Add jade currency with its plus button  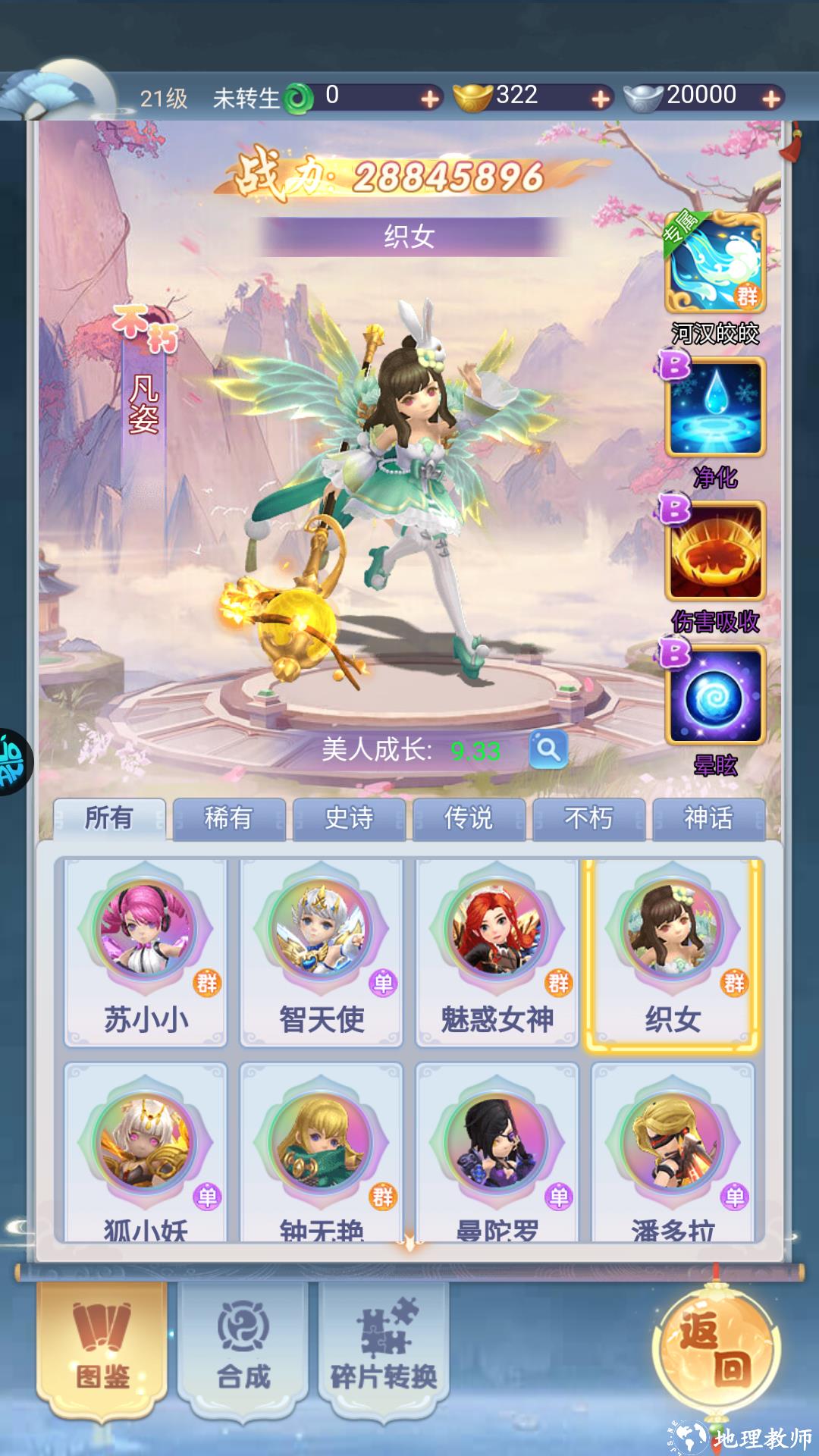click(430, 99)
